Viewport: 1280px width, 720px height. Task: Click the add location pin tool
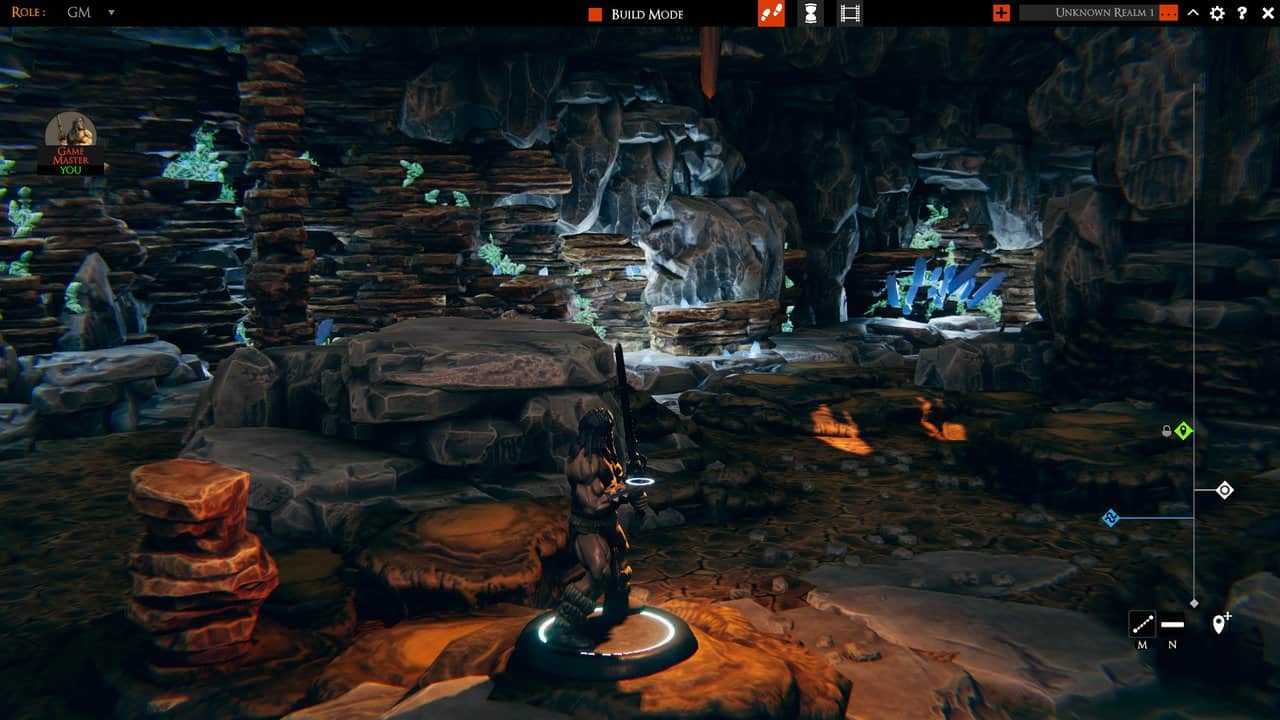[x=1220, y=623]
